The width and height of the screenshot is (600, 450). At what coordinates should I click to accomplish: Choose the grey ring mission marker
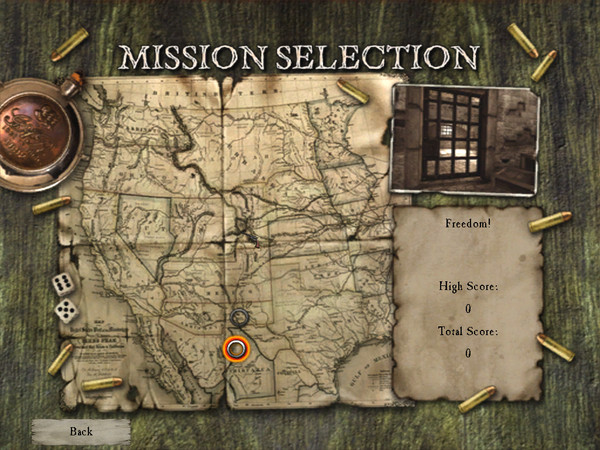tap(239, 318)
